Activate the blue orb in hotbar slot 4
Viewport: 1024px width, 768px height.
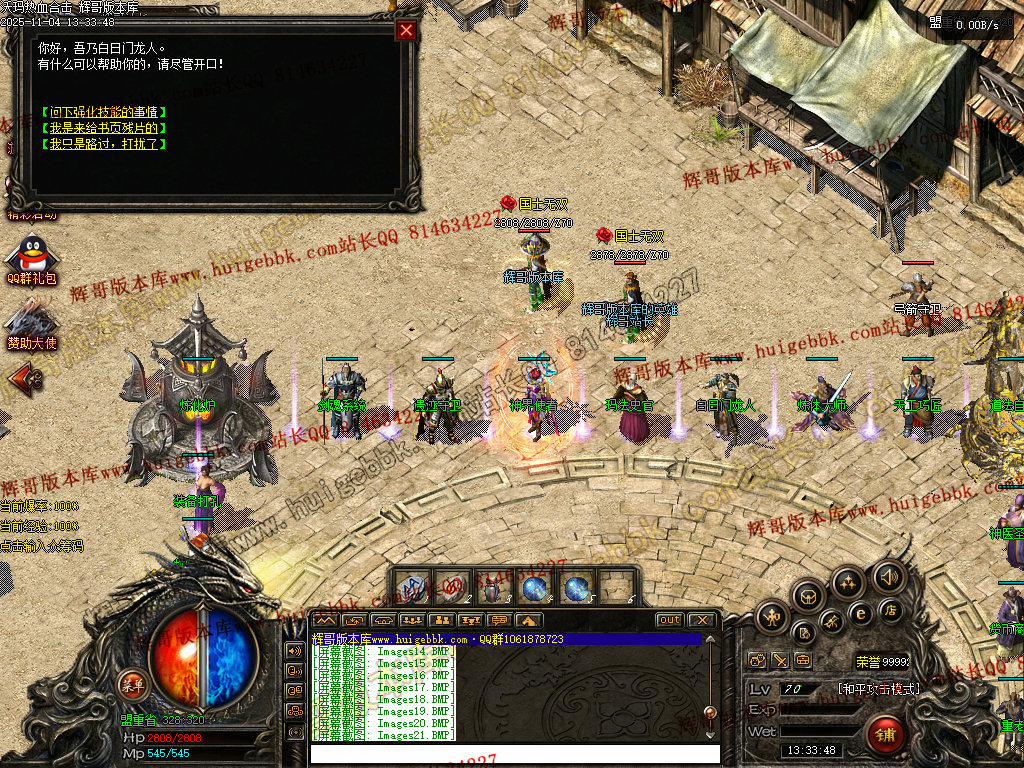click(535, 587)
